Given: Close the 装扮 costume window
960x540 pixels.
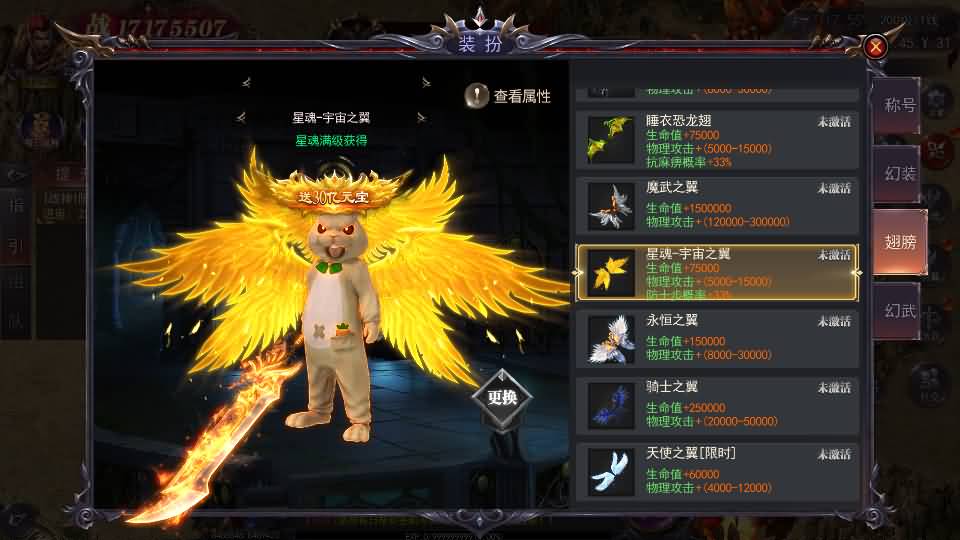Looking at the screenshot, I should click(876, 46).
